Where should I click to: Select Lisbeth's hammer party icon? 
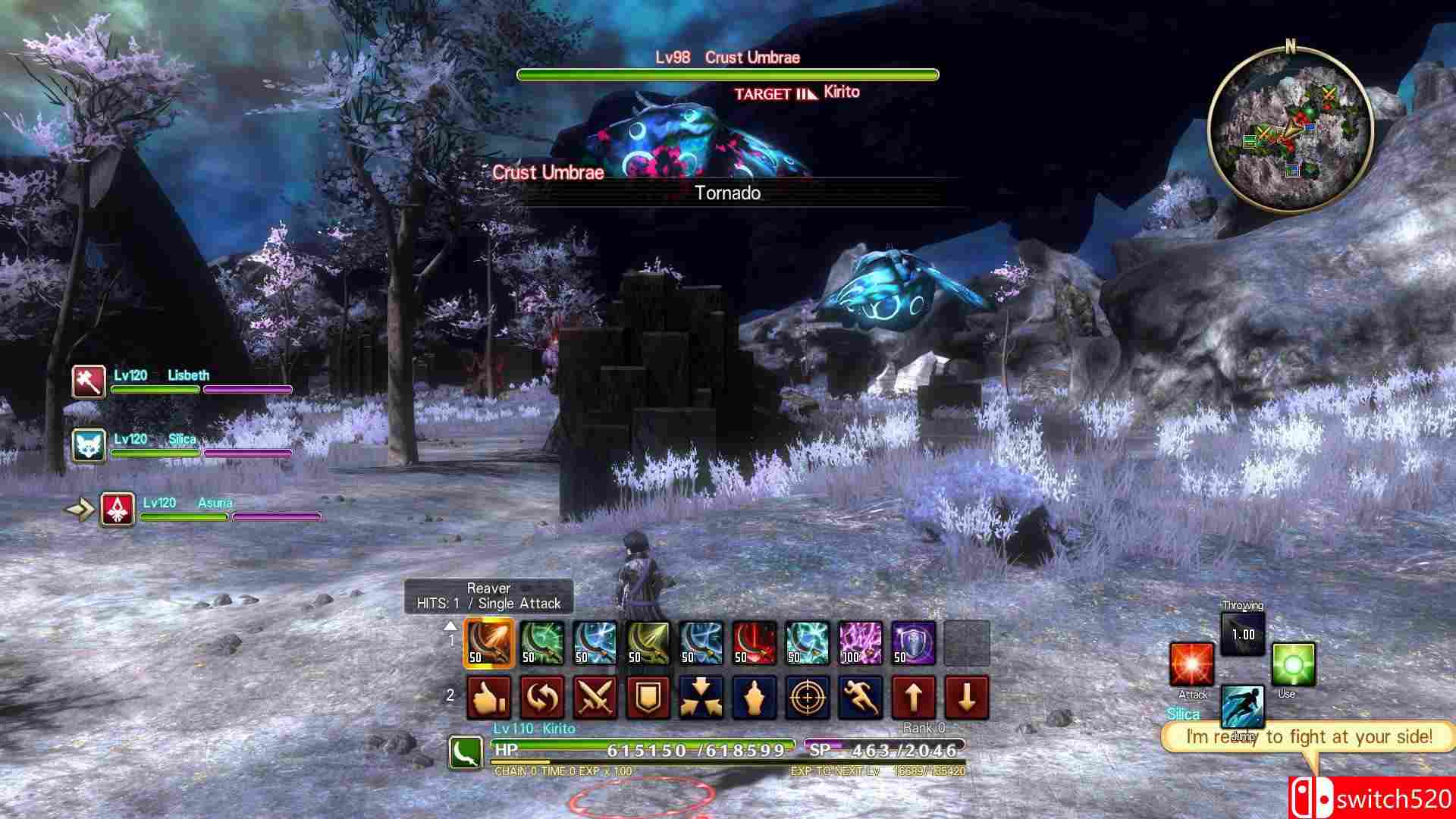[x=89, y=381]
